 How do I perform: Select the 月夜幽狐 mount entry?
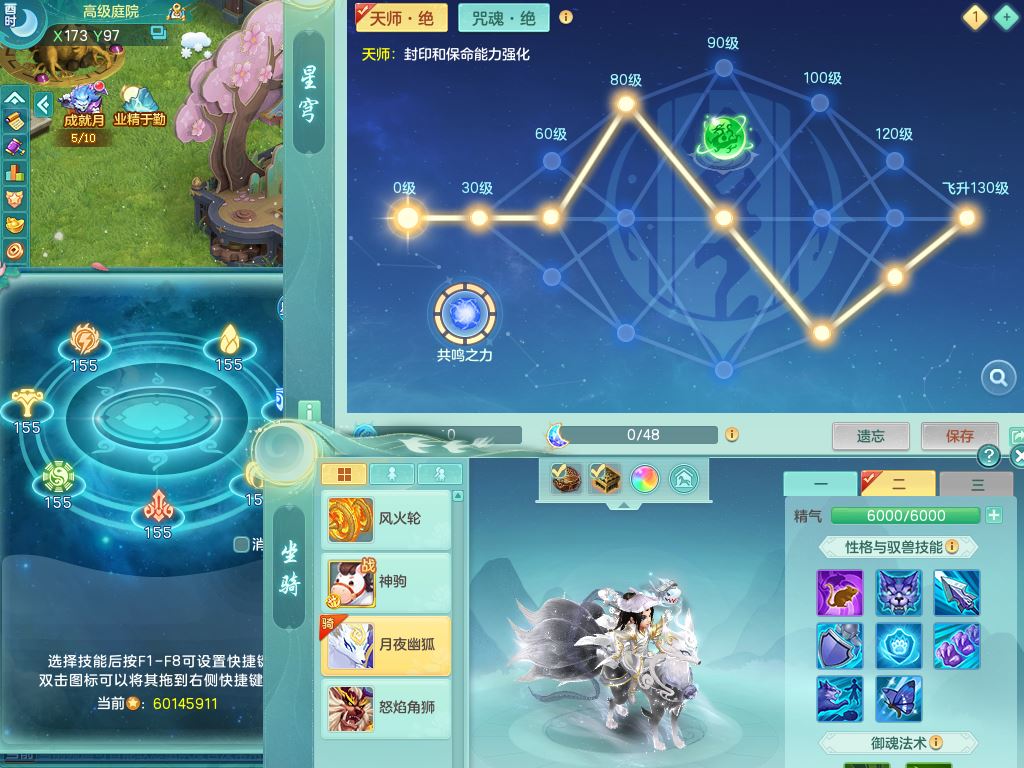[x=386, y=645]
